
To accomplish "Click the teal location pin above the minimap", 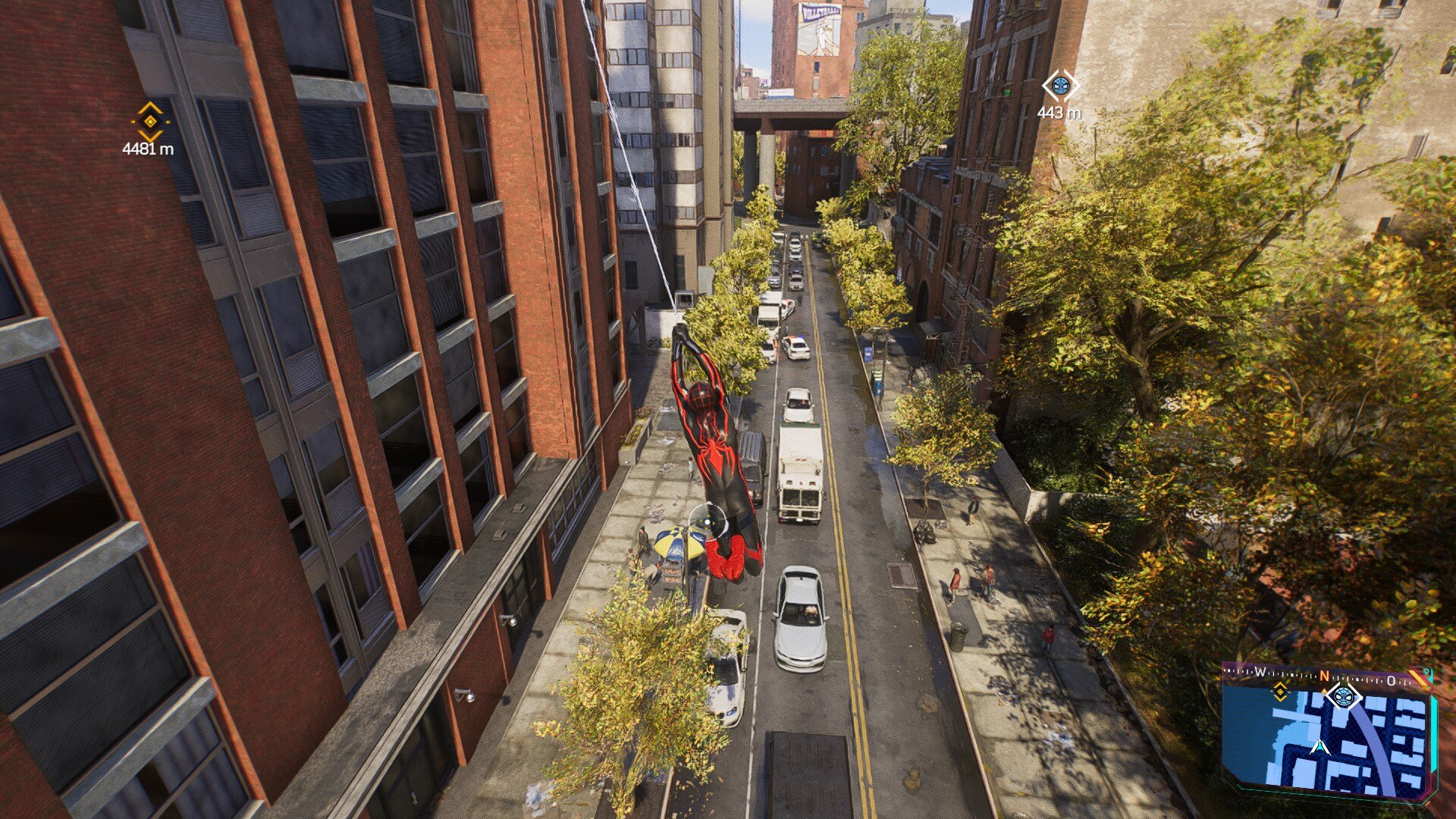I will click(1427, 672).
